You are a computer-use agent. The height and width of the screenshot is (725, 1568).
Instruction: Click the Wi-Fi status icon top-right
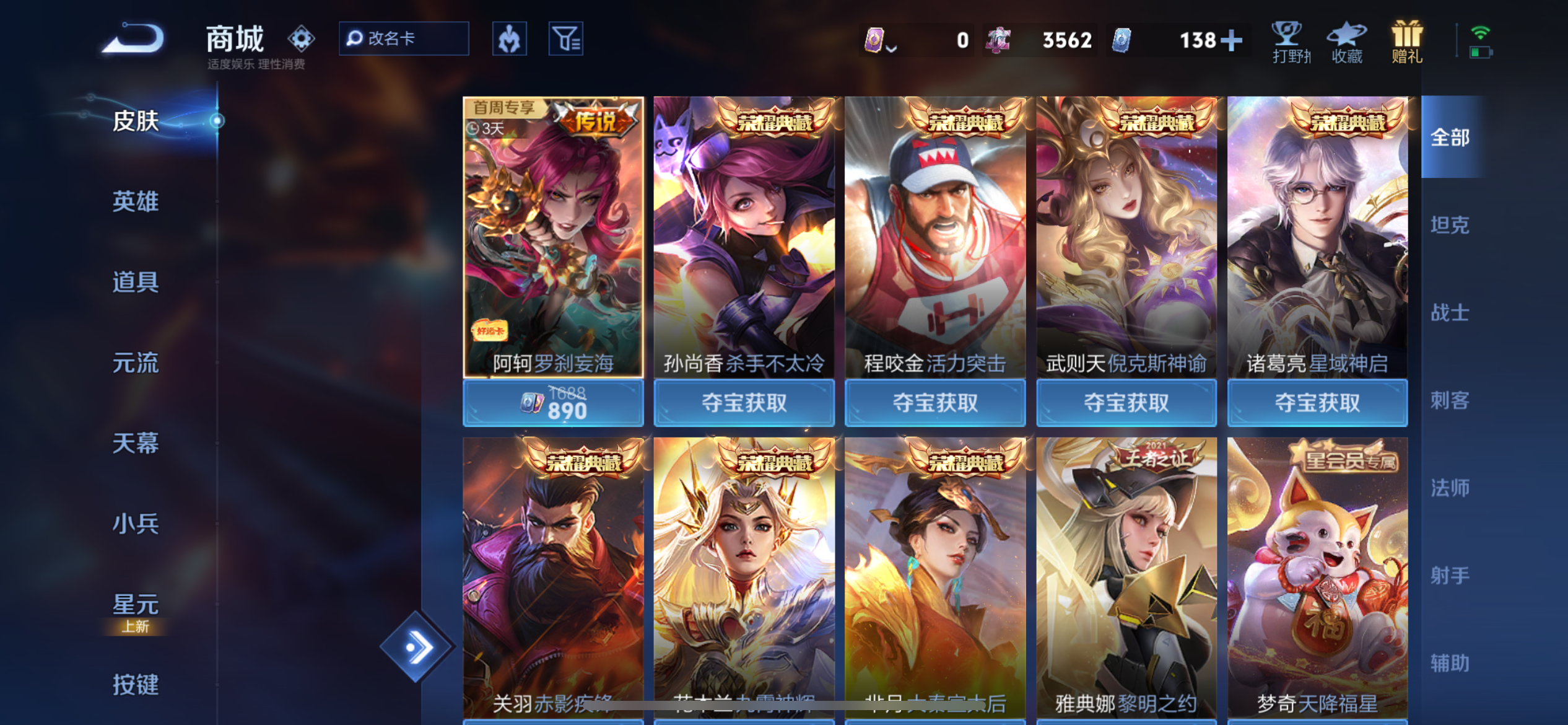click(1481, 34)
